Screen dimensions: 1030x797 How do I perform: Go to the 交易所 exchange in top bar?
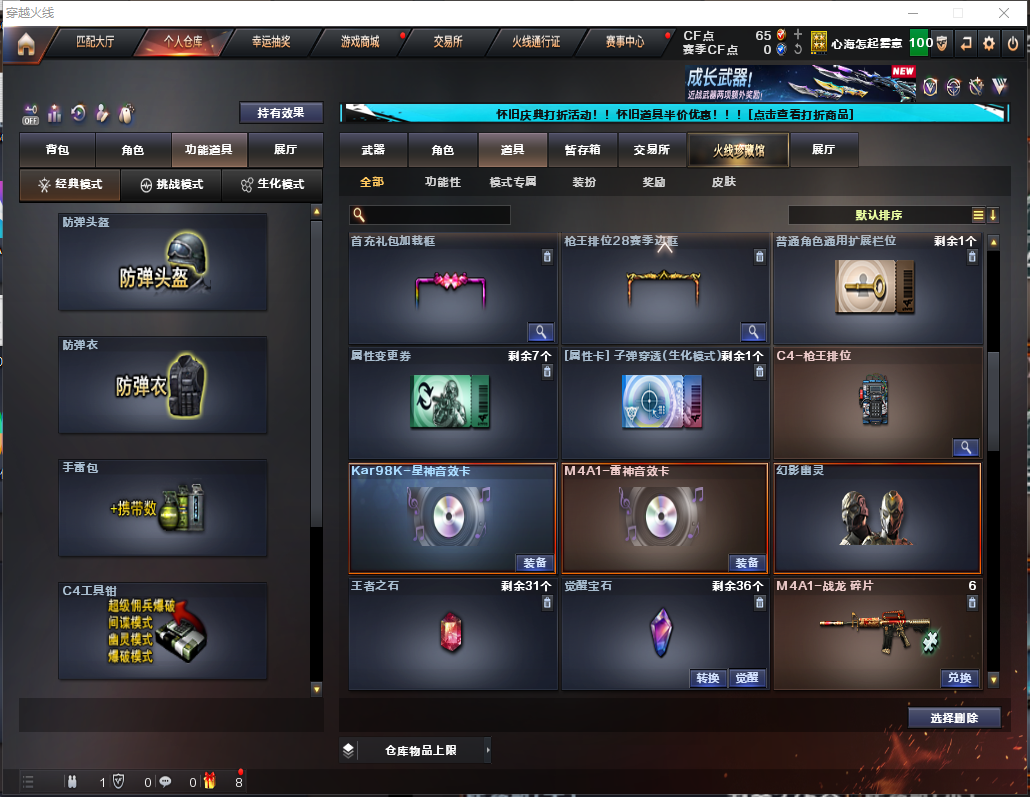(x=447, y=42)
